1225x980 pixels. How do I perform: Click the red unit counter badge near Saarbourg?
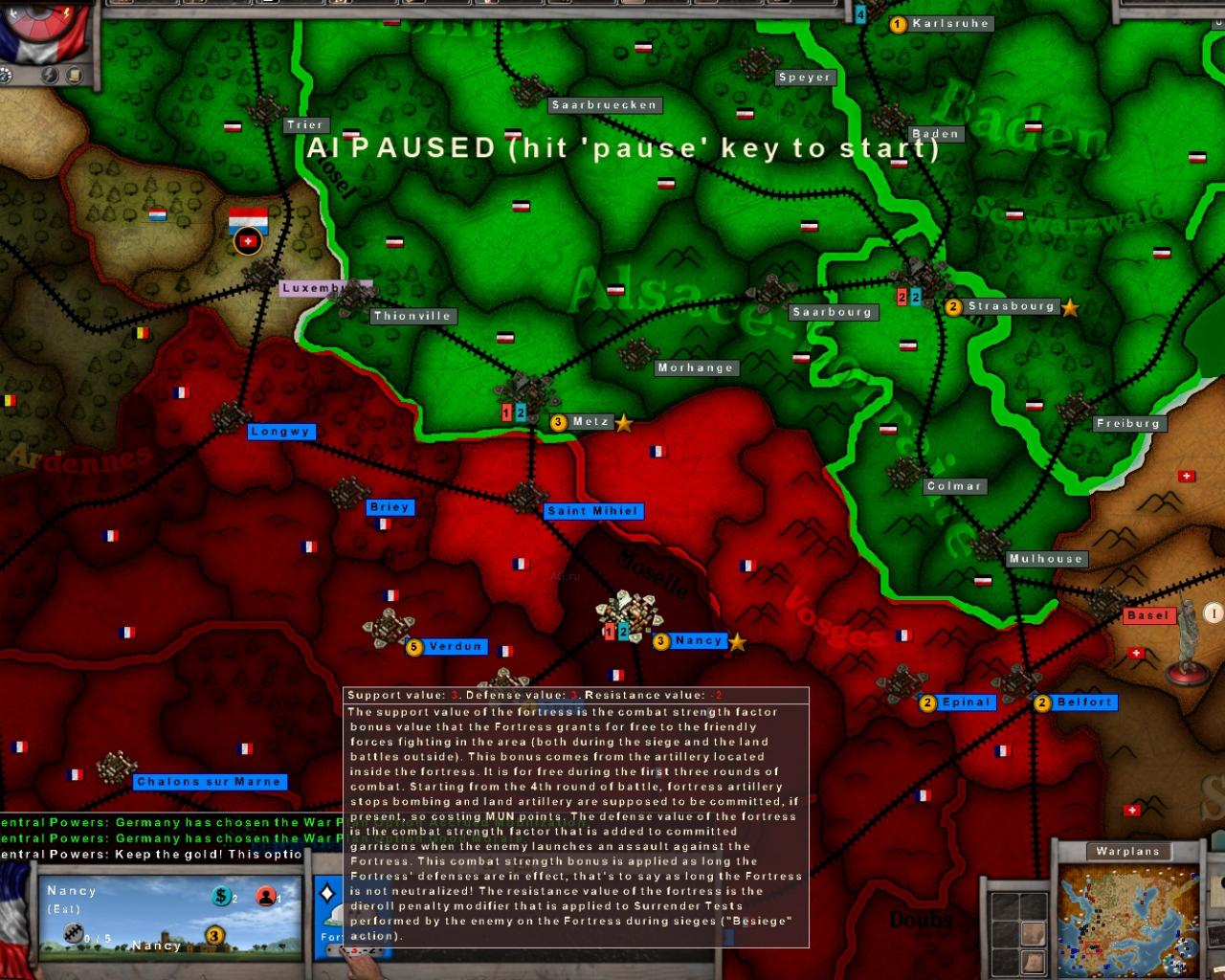click(901, 298)
